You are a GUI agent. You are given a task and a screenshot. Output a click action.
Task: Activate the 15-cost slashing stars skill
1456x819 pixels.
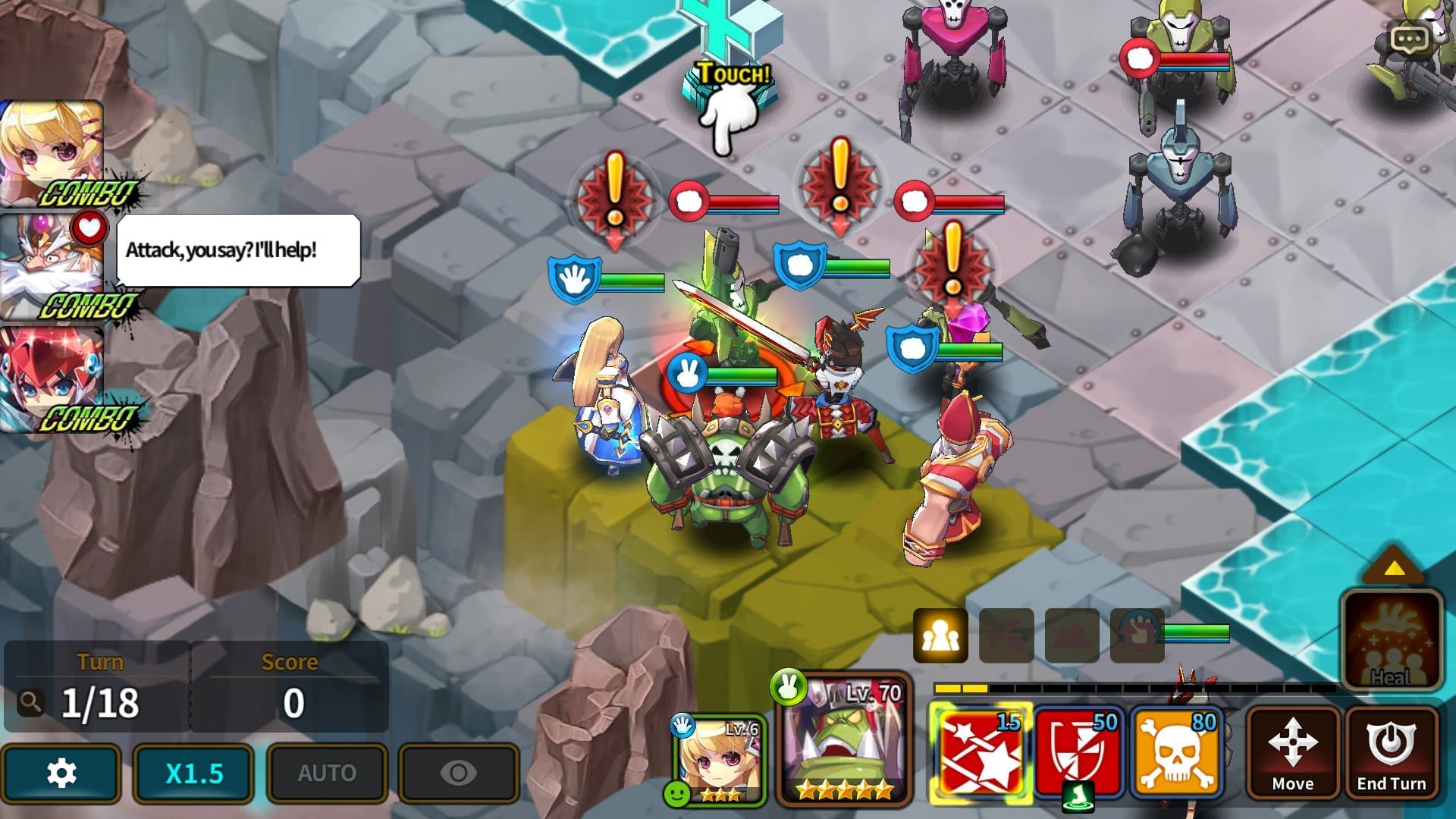pos(980,753)
